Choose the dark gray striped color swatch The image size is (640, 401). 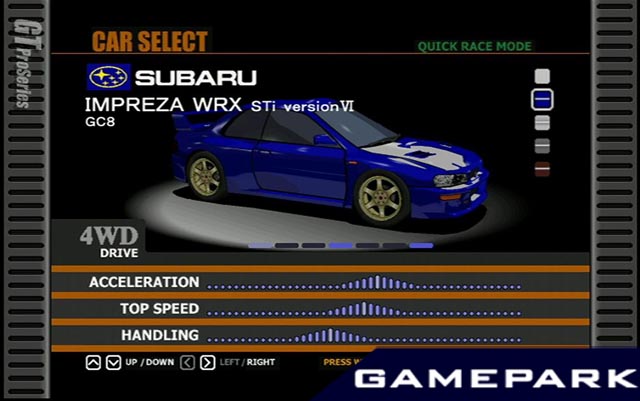click(x=542, y=146)
